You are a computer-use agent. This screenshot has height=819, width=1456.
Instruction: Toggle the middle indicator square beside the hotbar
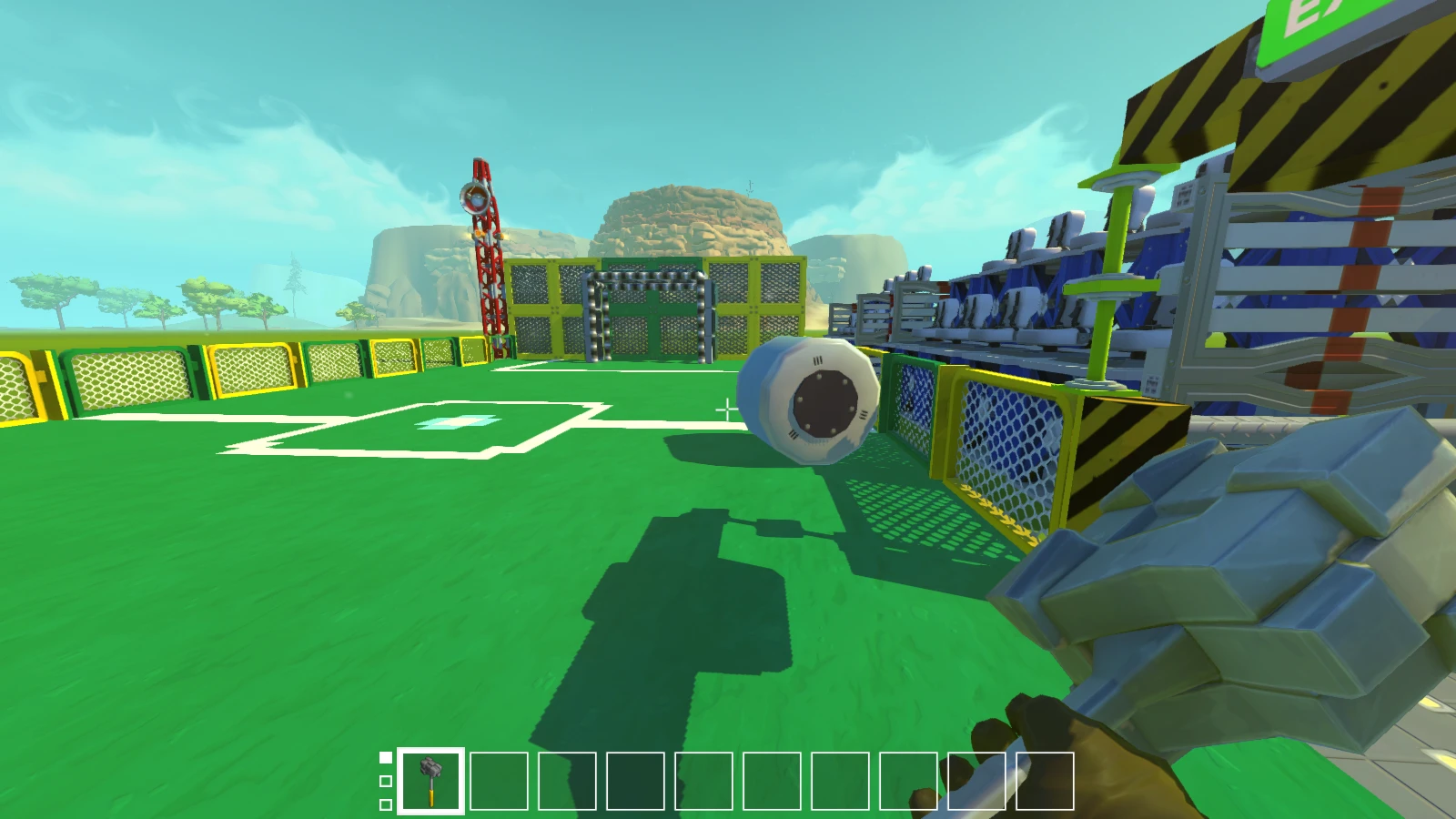(x=387, y=781)
